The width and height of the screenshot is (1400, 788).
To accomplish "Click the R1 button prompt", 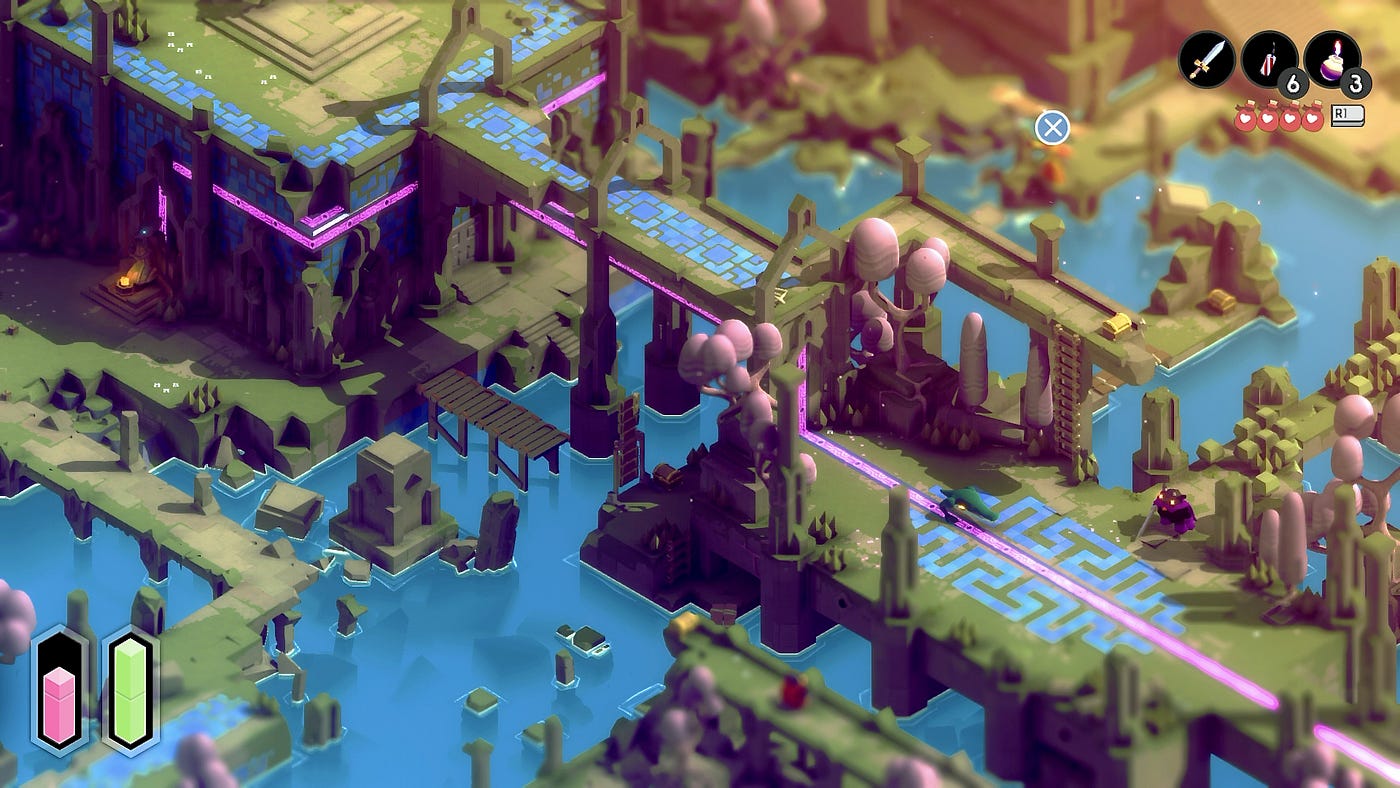I will pyautogui.click(x=1345, y=115).
